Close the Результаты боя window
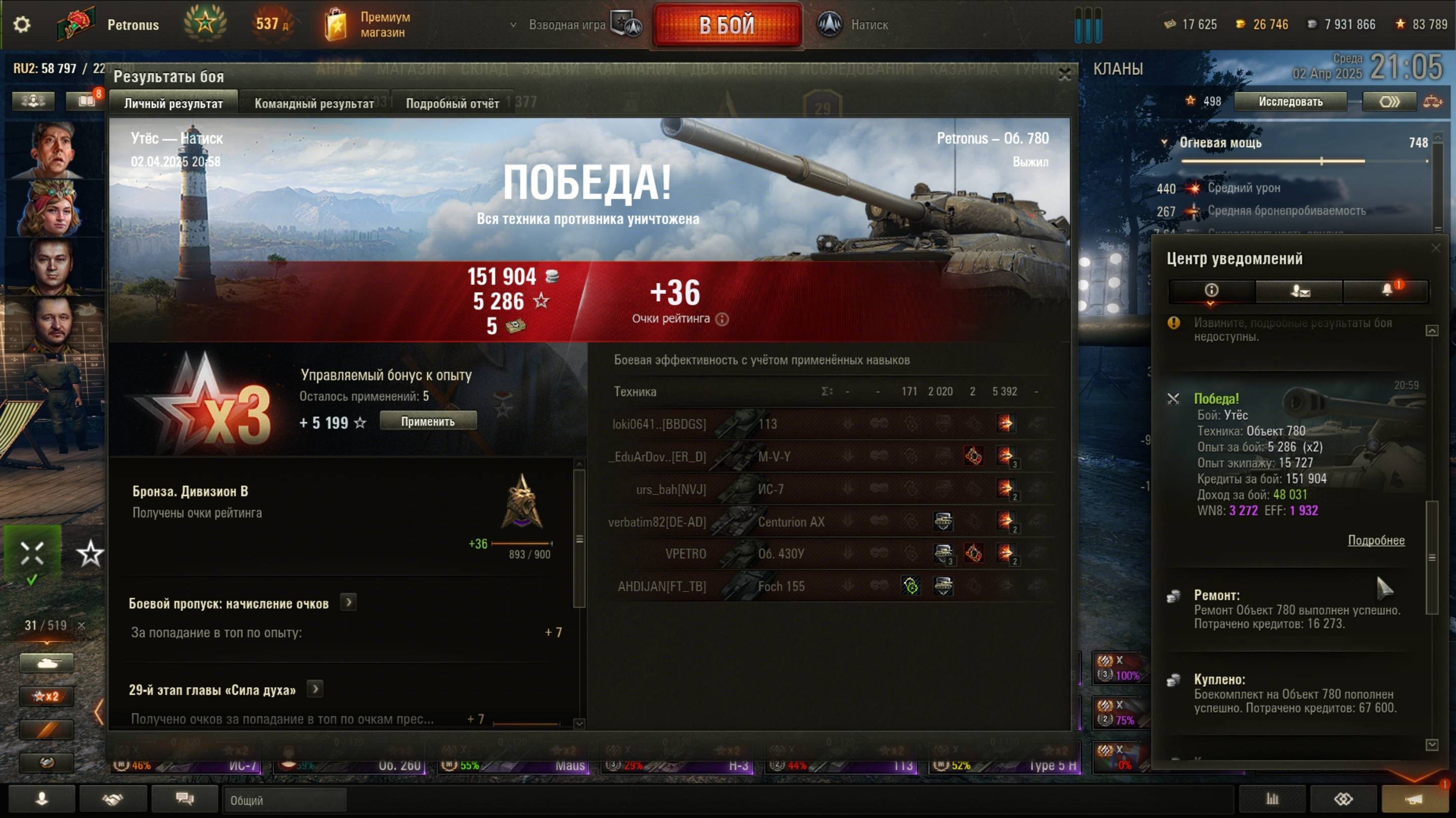This screenshot has height=818, width=1456. click(1064, 75)
